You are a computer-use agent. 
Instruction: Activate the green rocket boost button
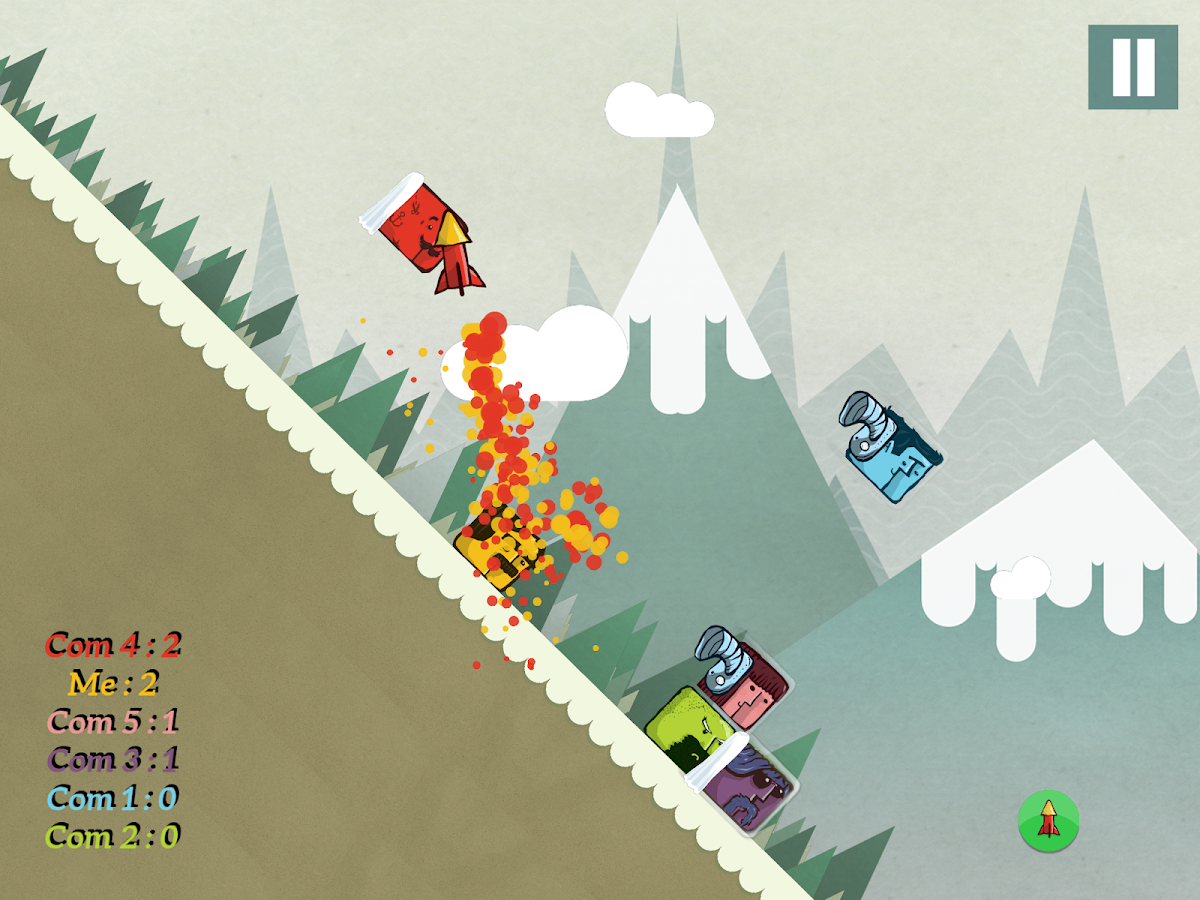click(x=1048, y=821)
